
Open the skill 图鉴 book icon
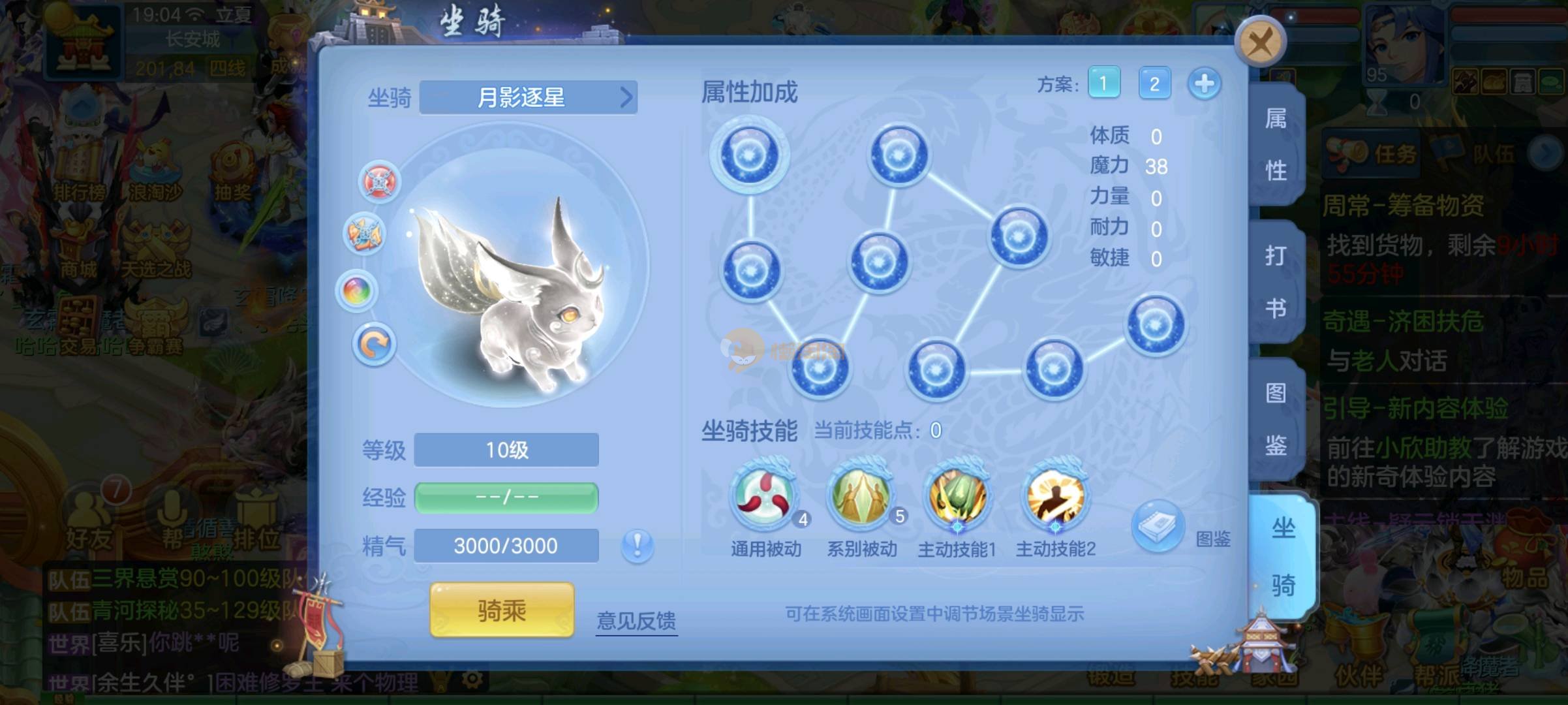point(1158,526)
